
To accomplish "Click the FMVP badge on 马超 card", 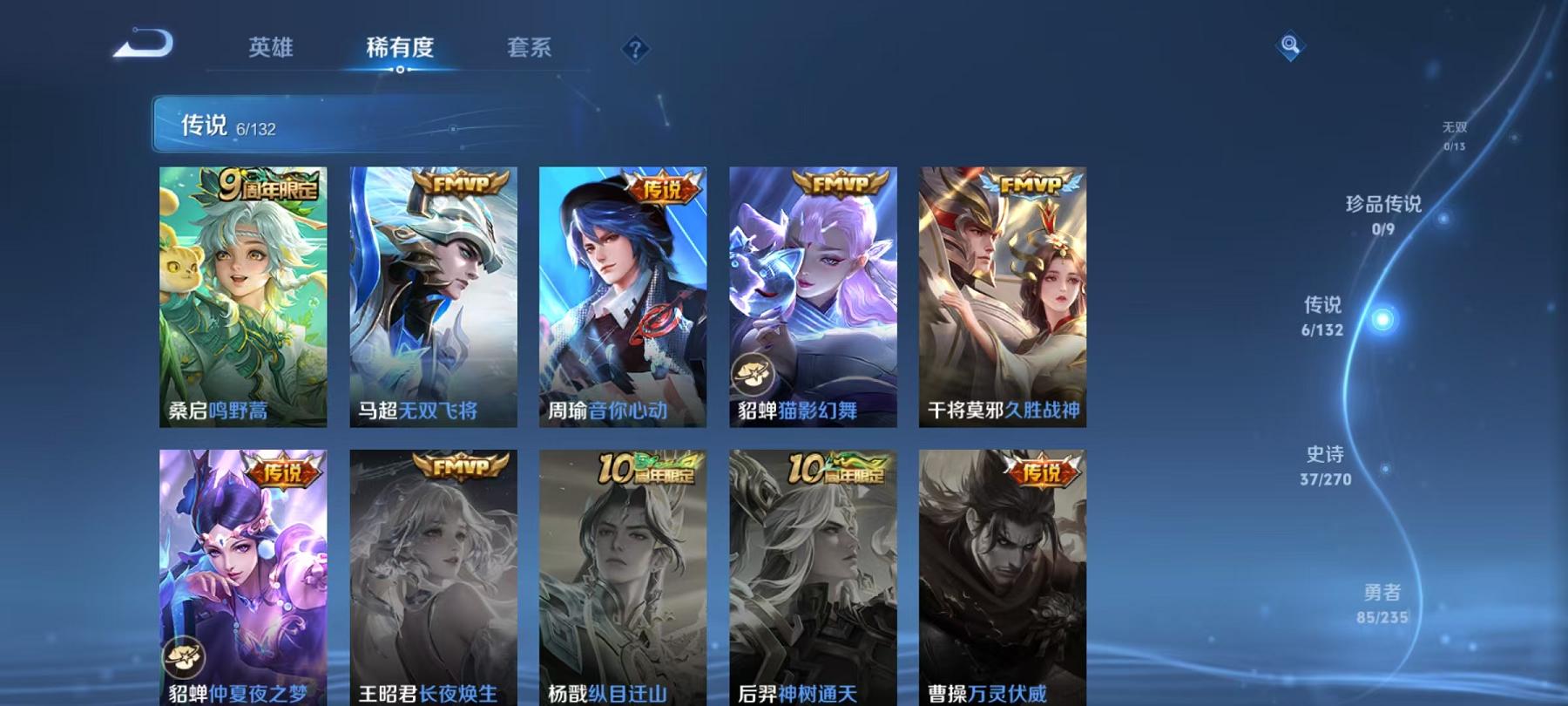I will [x=462, y=184].
